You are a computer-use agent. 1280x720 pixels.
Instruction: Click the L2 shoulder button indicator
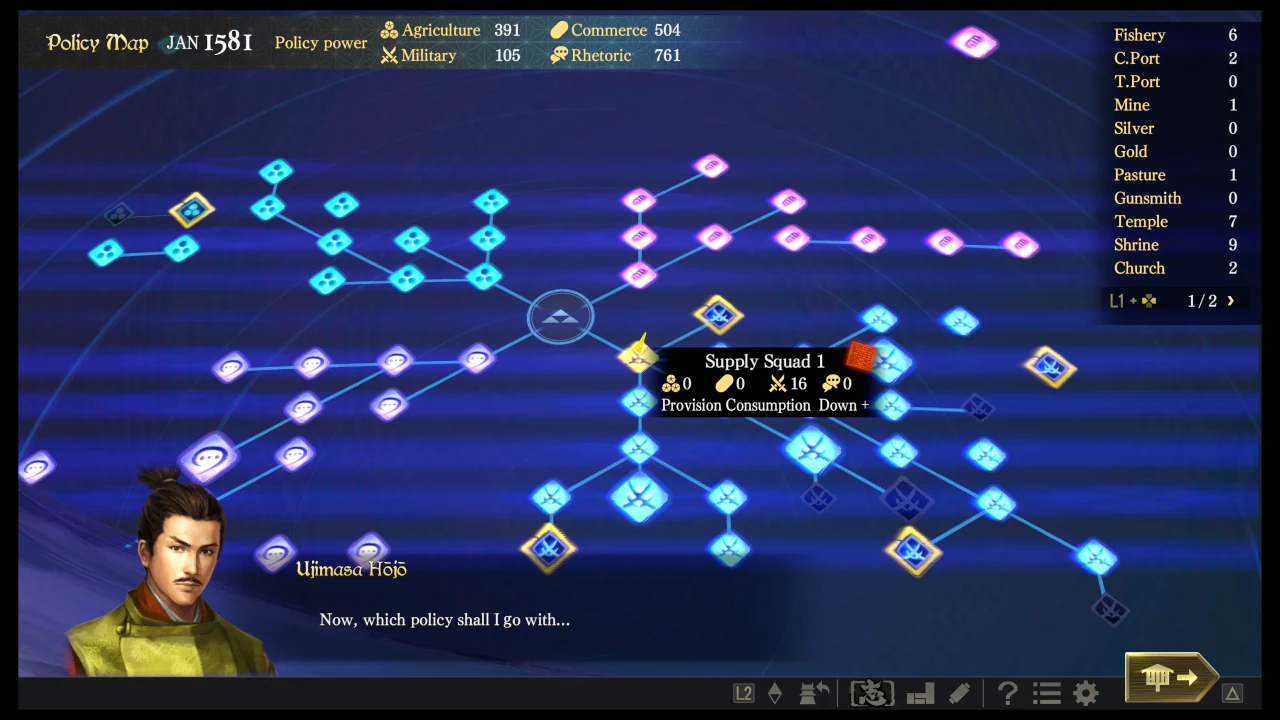[x=743, y=692]
